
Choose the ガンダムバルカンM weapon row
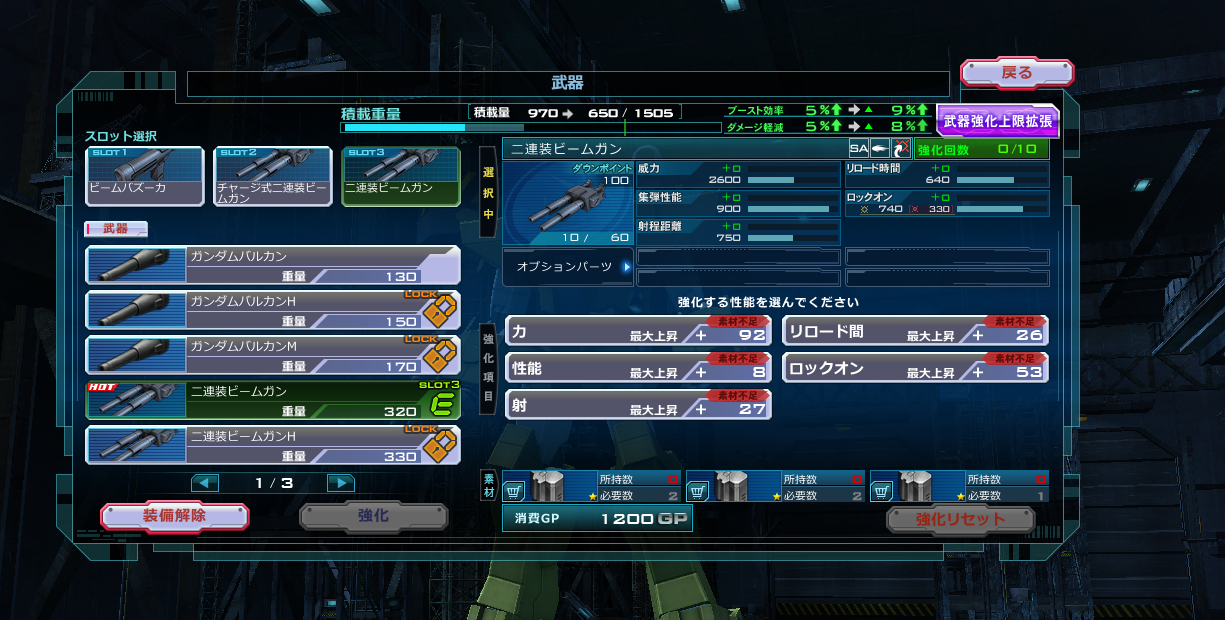[273, 355]
